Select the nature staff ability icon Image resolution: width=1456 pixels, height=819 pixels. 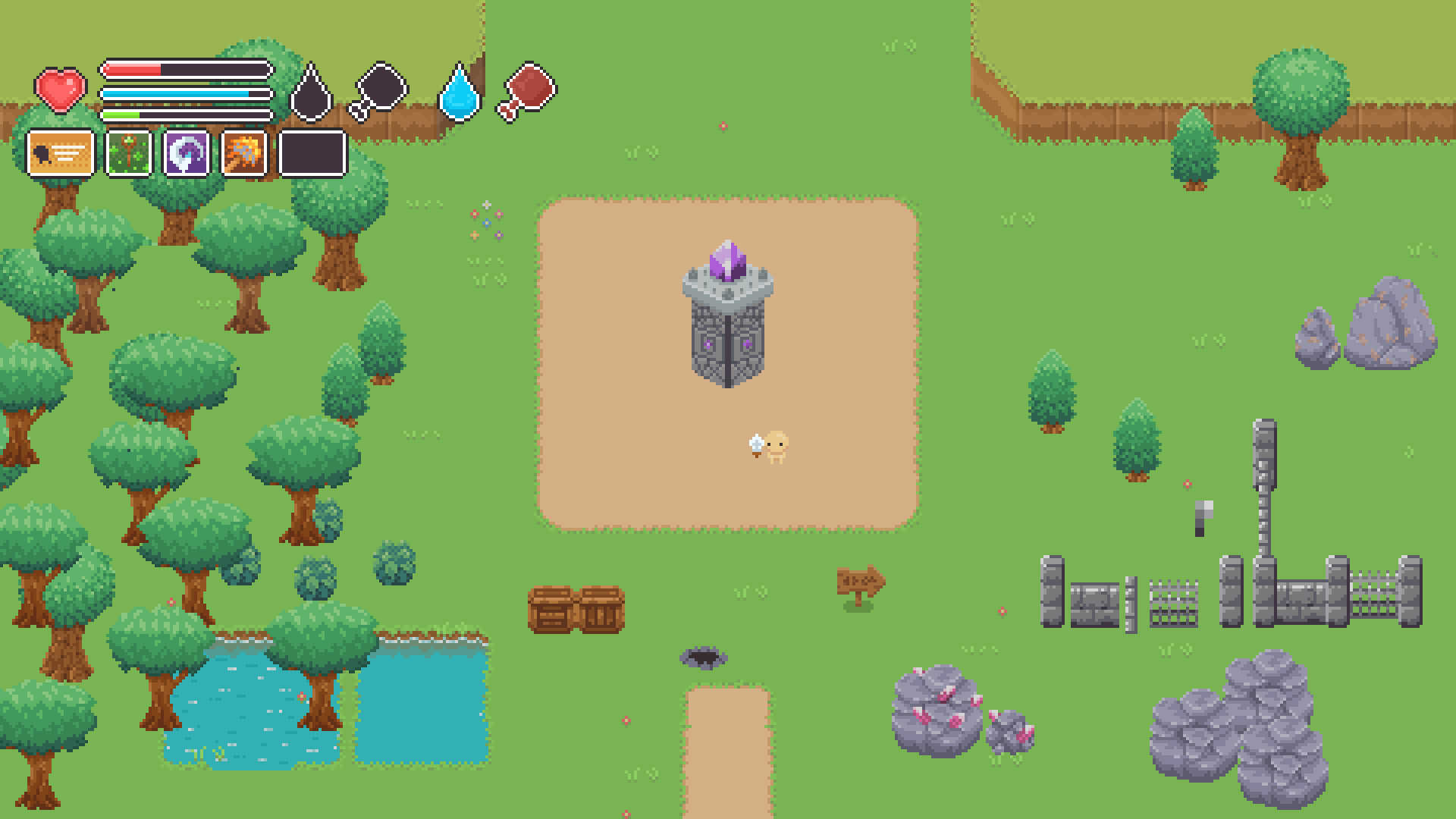point(130,155)
